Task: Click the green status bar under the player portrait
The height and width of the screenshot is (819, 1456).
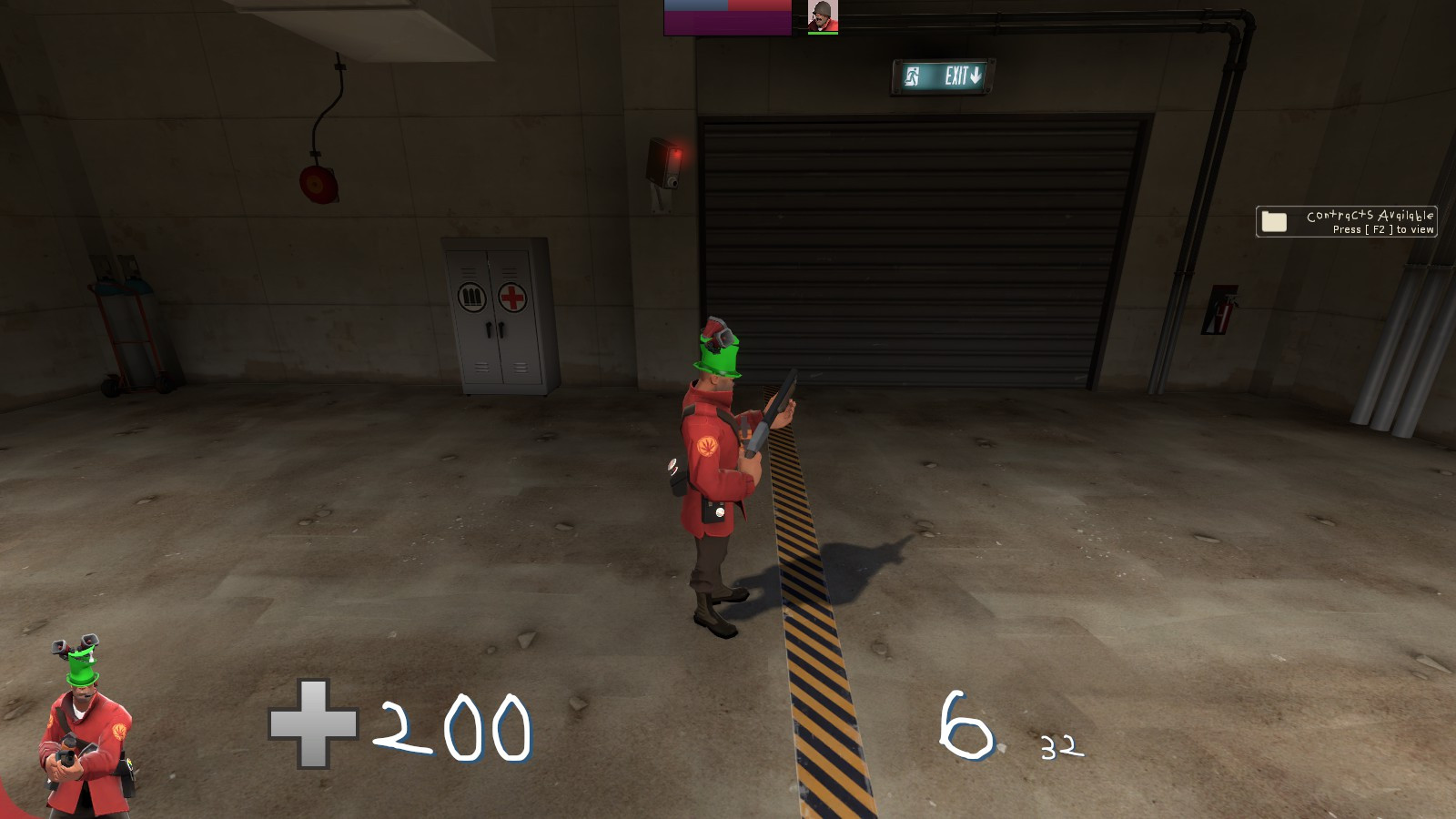Action: tap(824, 33)
